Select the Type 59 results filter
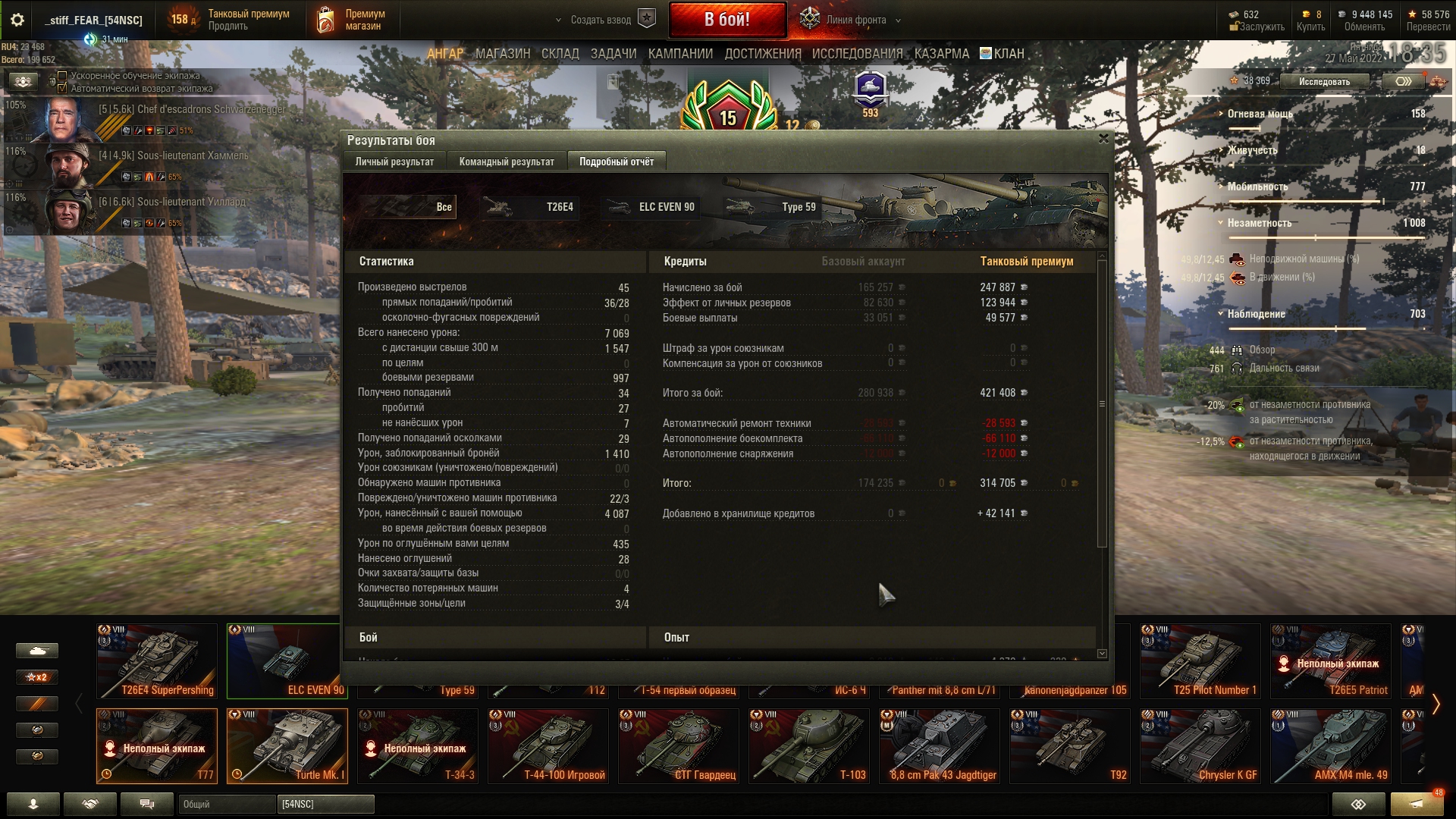This screenshot has height=819, width=1456. [x=772, y=207]
